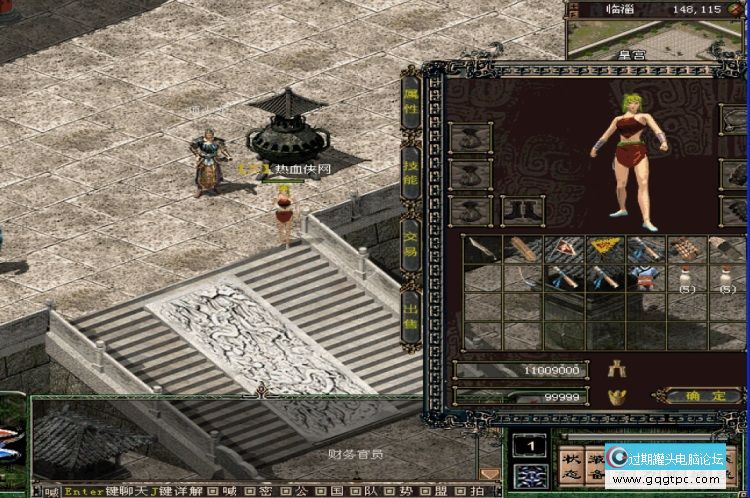Open the 交易 trade tab
This screenshot has height=498, width=750.
(x=410, y=244)
